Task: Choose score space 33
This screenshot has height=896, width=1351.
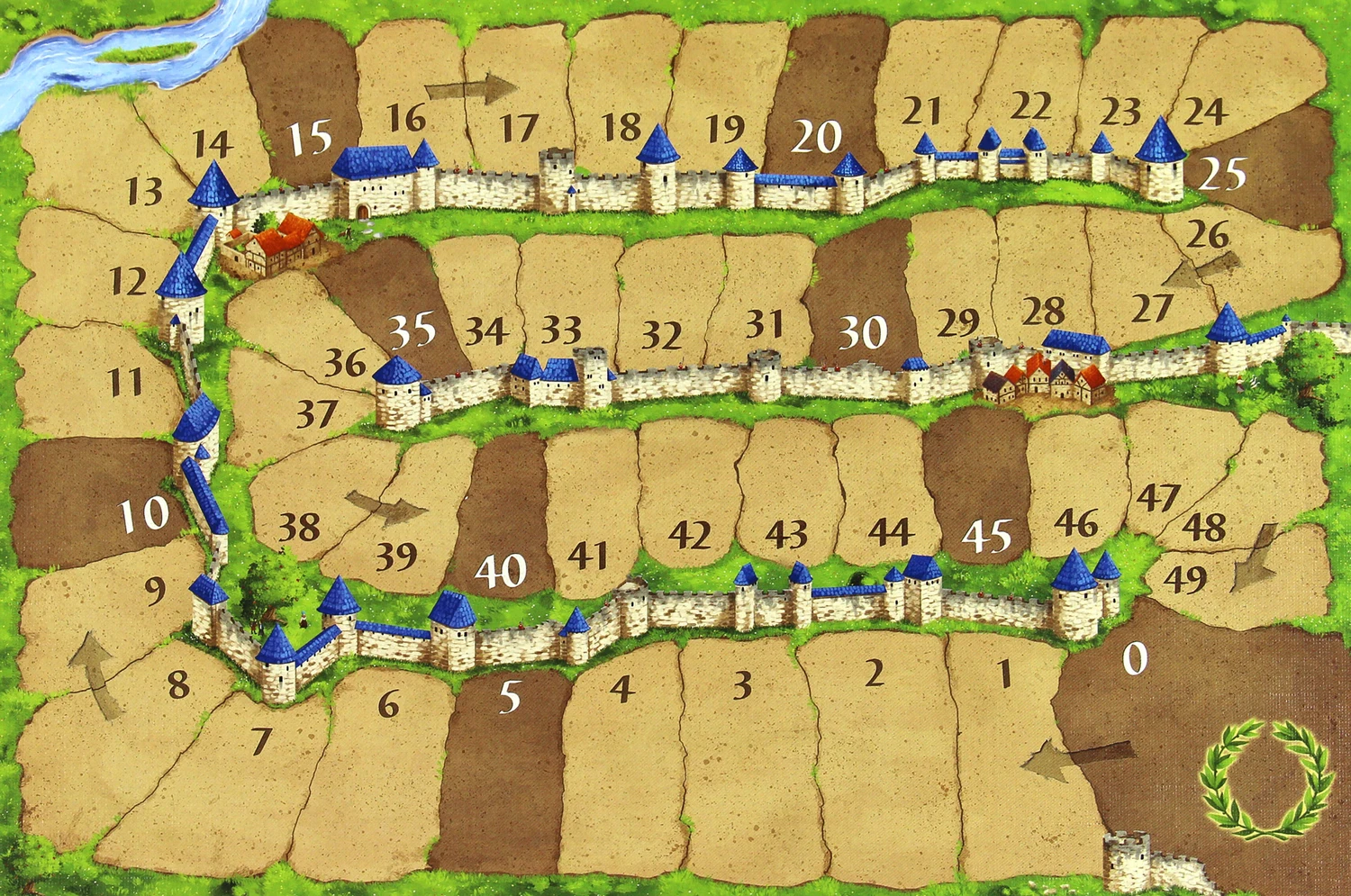Action: (x=560, y=330)
